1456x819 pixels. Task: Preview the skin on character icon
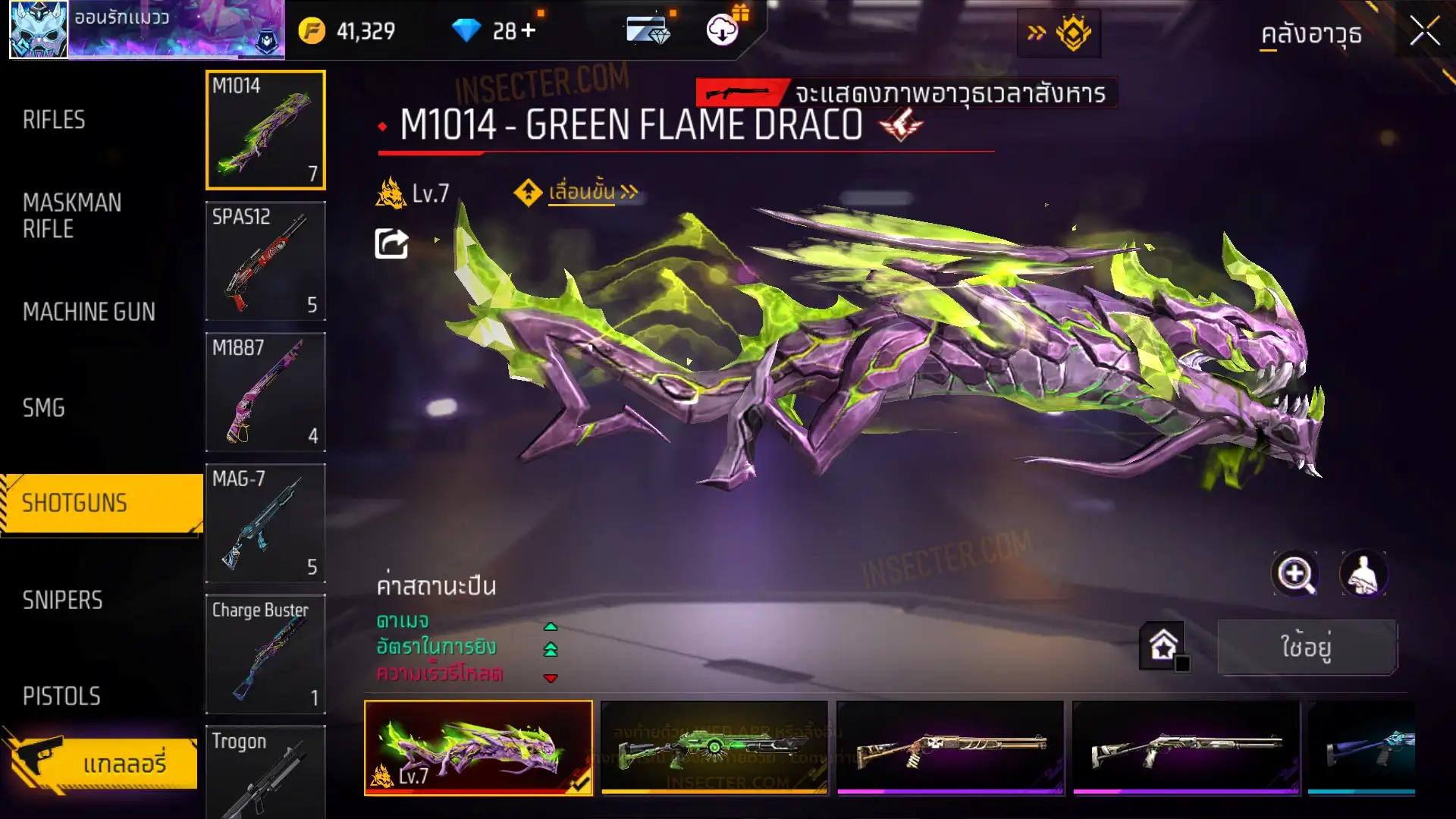click(x=1363, y=574)
